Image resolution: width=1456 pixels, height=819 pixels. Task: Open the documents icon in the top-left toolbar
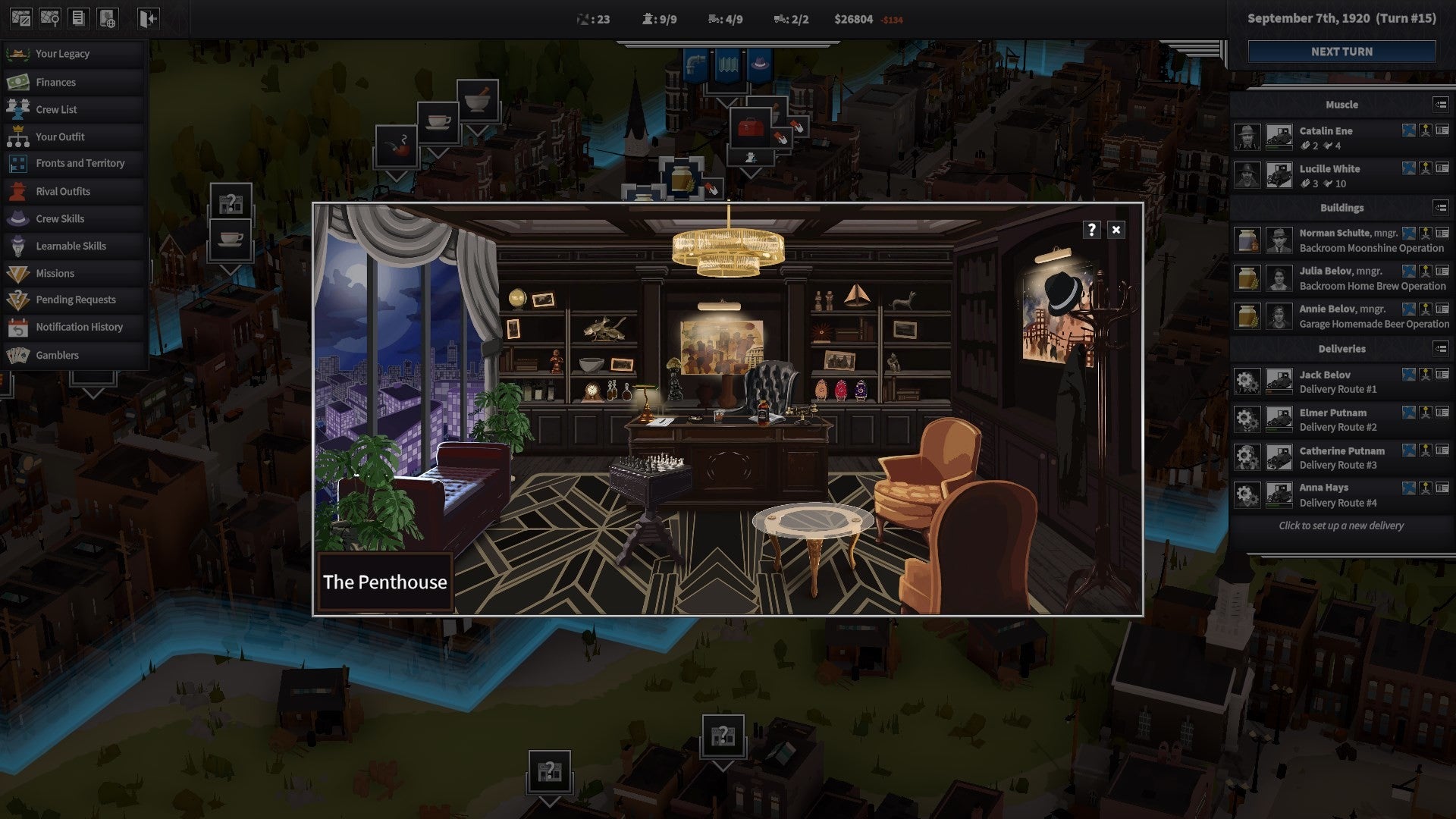coord(78,18)
